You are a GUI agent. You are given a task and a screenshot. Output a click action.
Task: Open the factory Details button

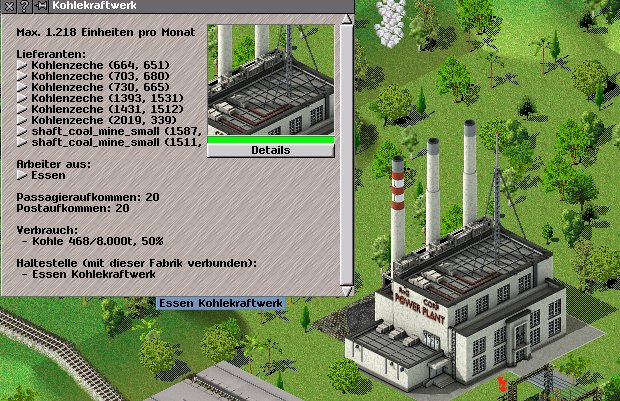tap(270, 150)
